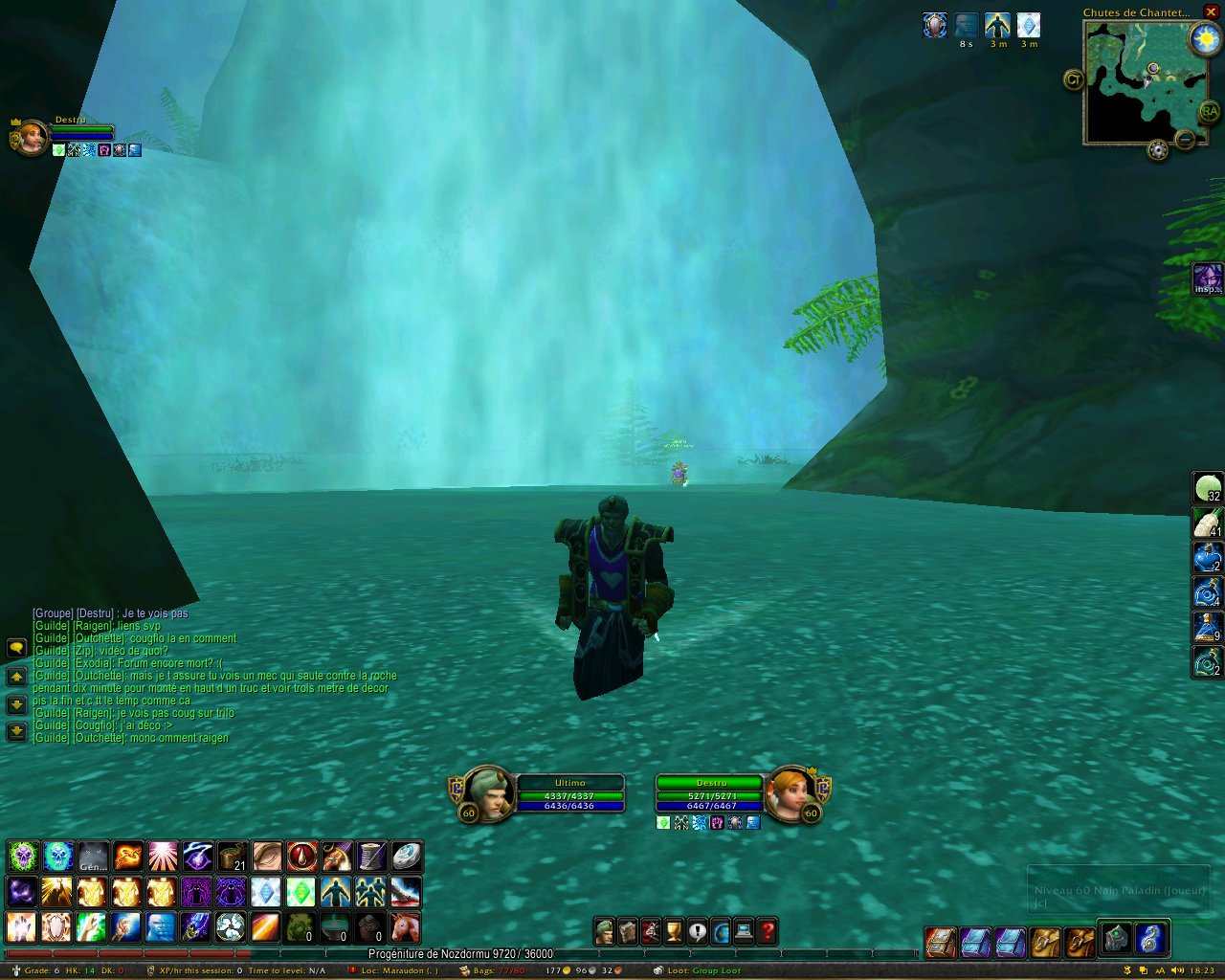The width and height of the screenshot is (1225, 980).
Task: Open the red question mark help button
Action: click(768, 931)
